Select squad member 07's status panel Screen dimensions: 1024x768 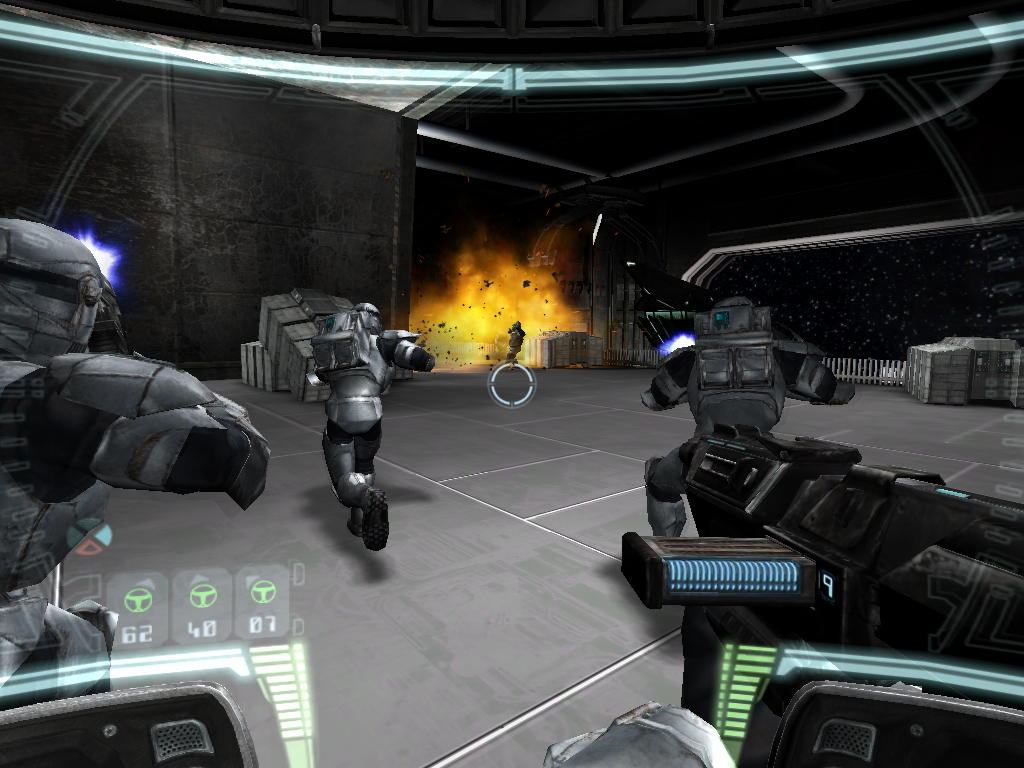pyautogui.click(x=263, y=603)
